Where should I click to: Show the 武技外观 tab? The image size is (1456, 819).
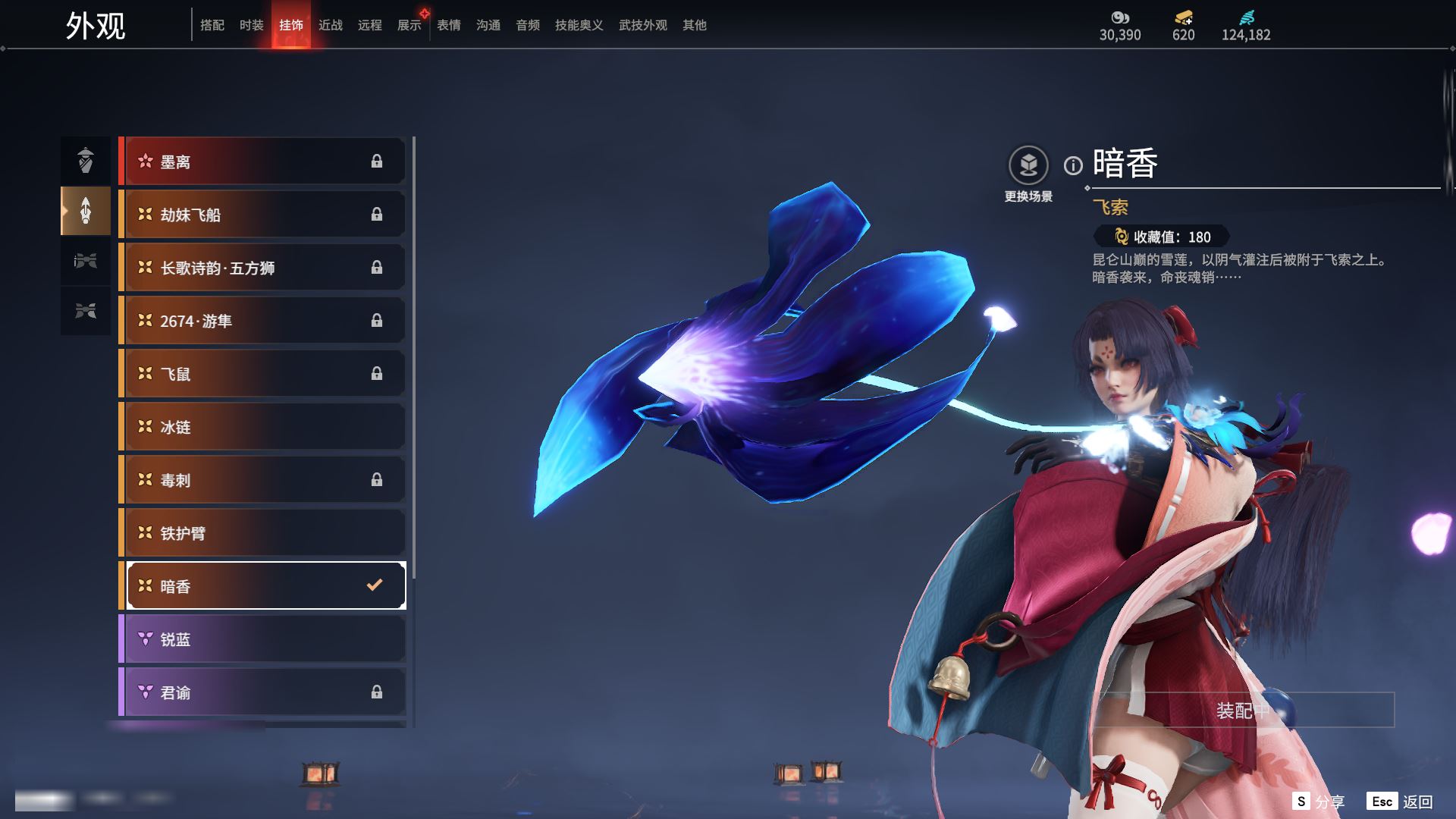pyautogui.click(x=642, y=25)
